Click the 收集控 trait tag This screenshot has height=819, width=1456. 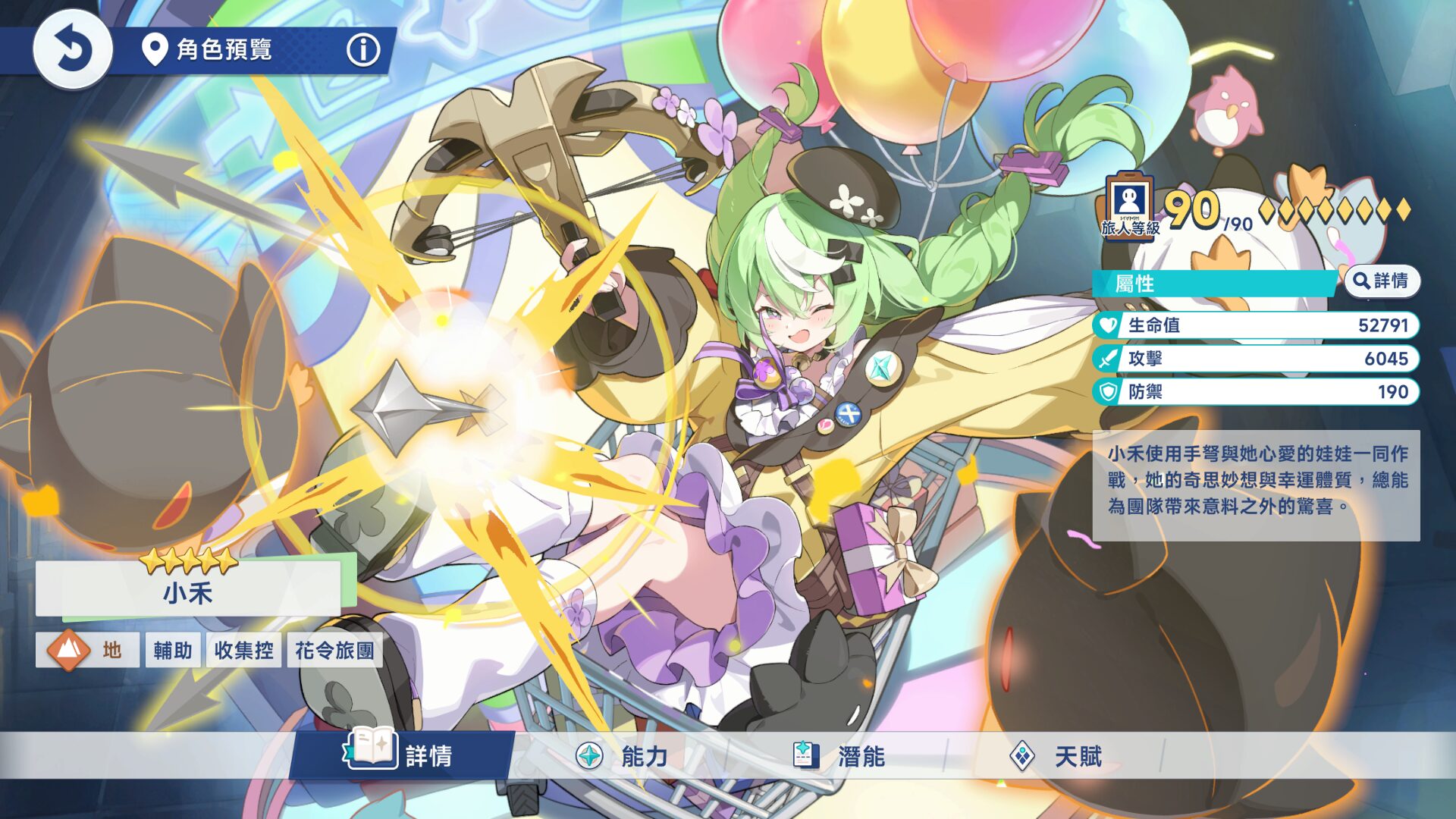pos(243,650)
